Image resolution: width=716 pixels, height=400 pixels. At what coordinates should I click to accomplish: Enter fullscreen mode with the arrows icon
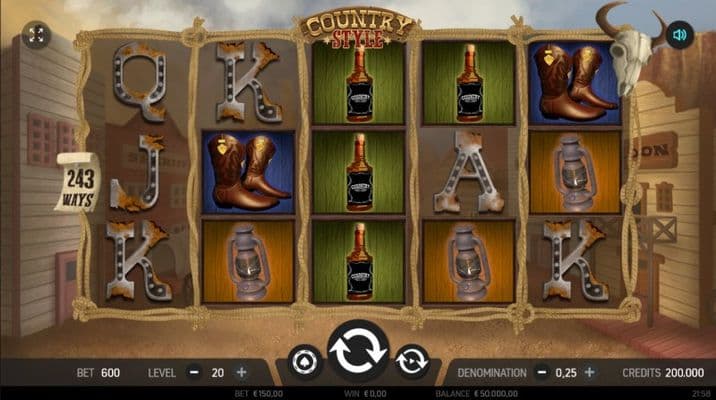(36, 35)
